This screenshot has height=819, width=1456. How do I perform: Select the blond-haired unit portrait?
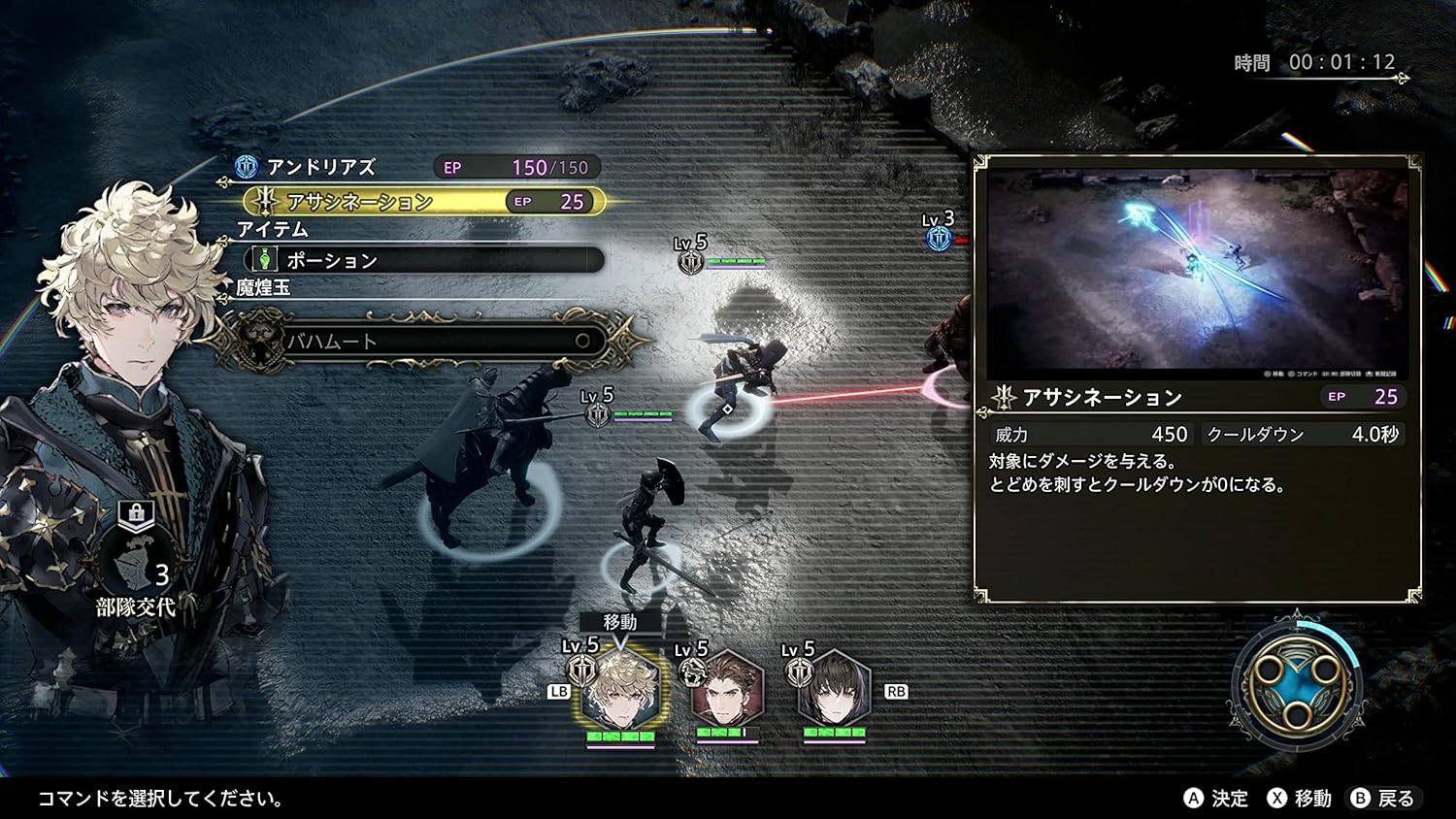click(x=621, y=690)
